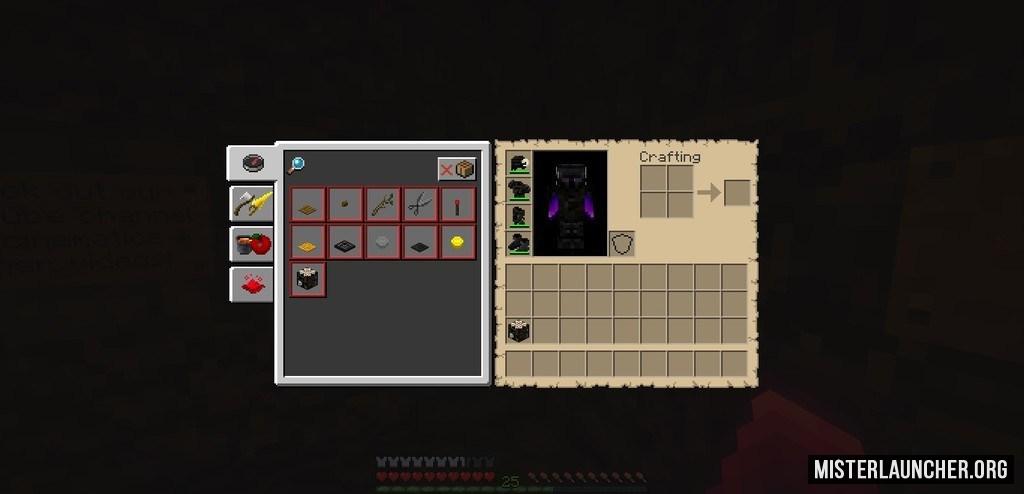Pick the stick recipe
1024x494 pixels.
[x=383, y=205]
